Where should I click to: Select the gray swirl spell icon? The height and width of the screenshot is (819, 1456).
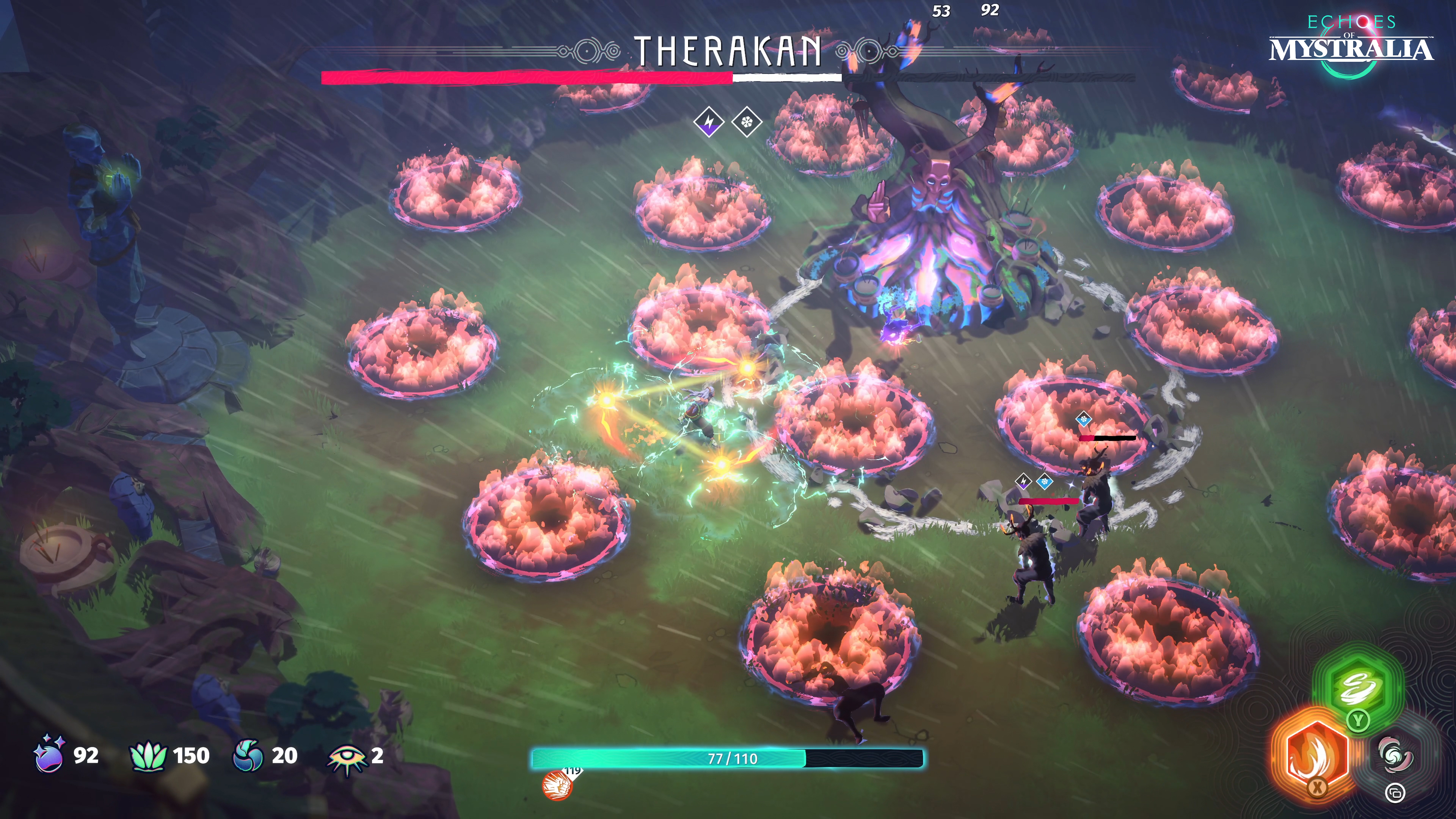click(1395, 756)
